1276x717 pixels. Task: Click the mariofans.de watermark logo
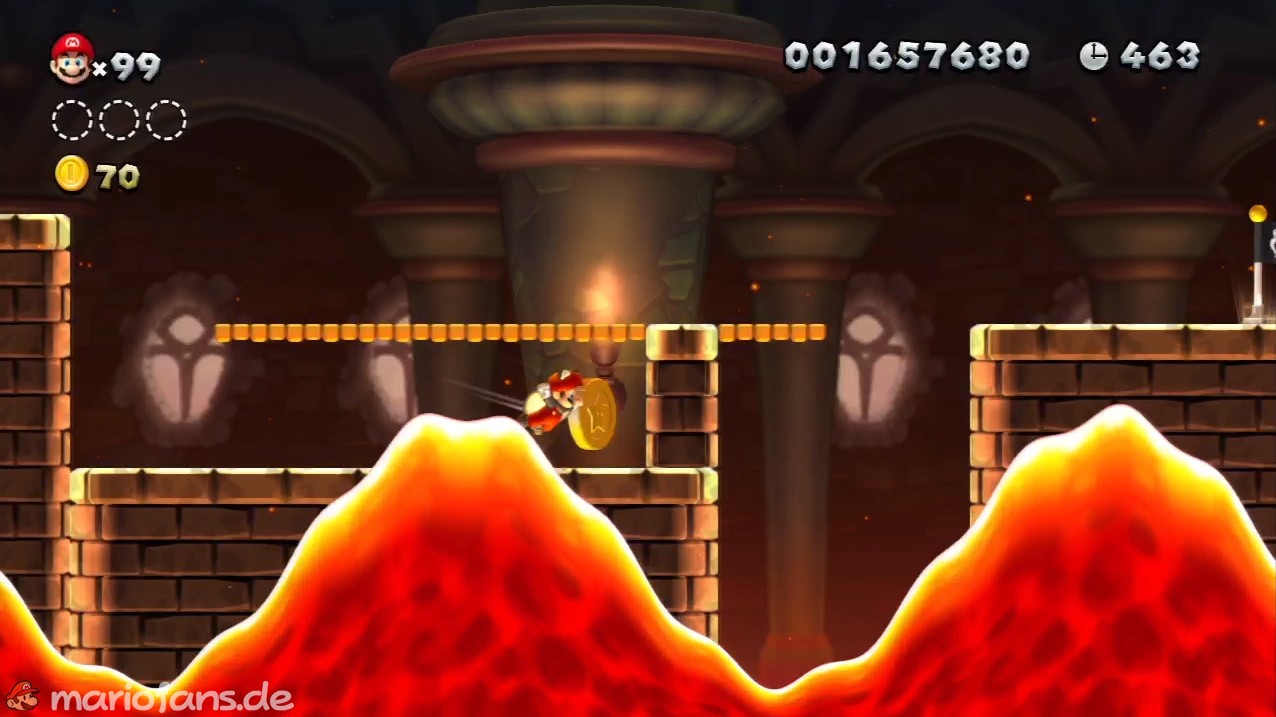(x=150, y=696)
